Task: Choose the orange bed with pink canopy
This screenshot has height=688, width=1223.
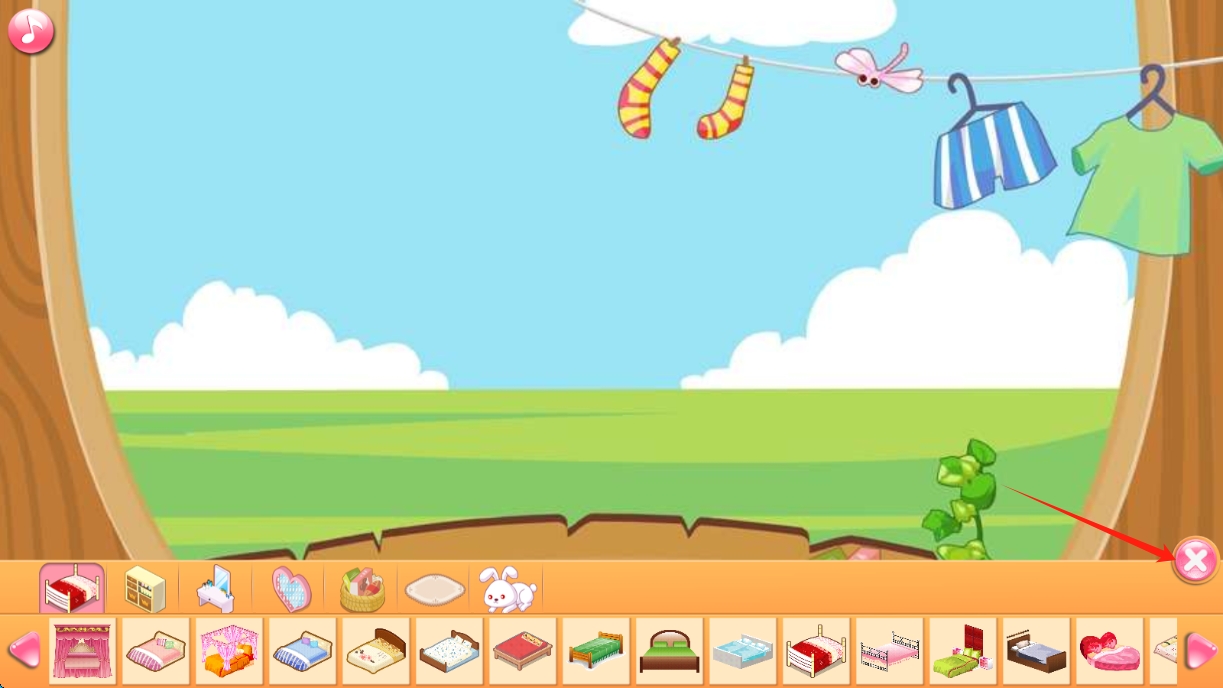Action: [x=230, y=651]
